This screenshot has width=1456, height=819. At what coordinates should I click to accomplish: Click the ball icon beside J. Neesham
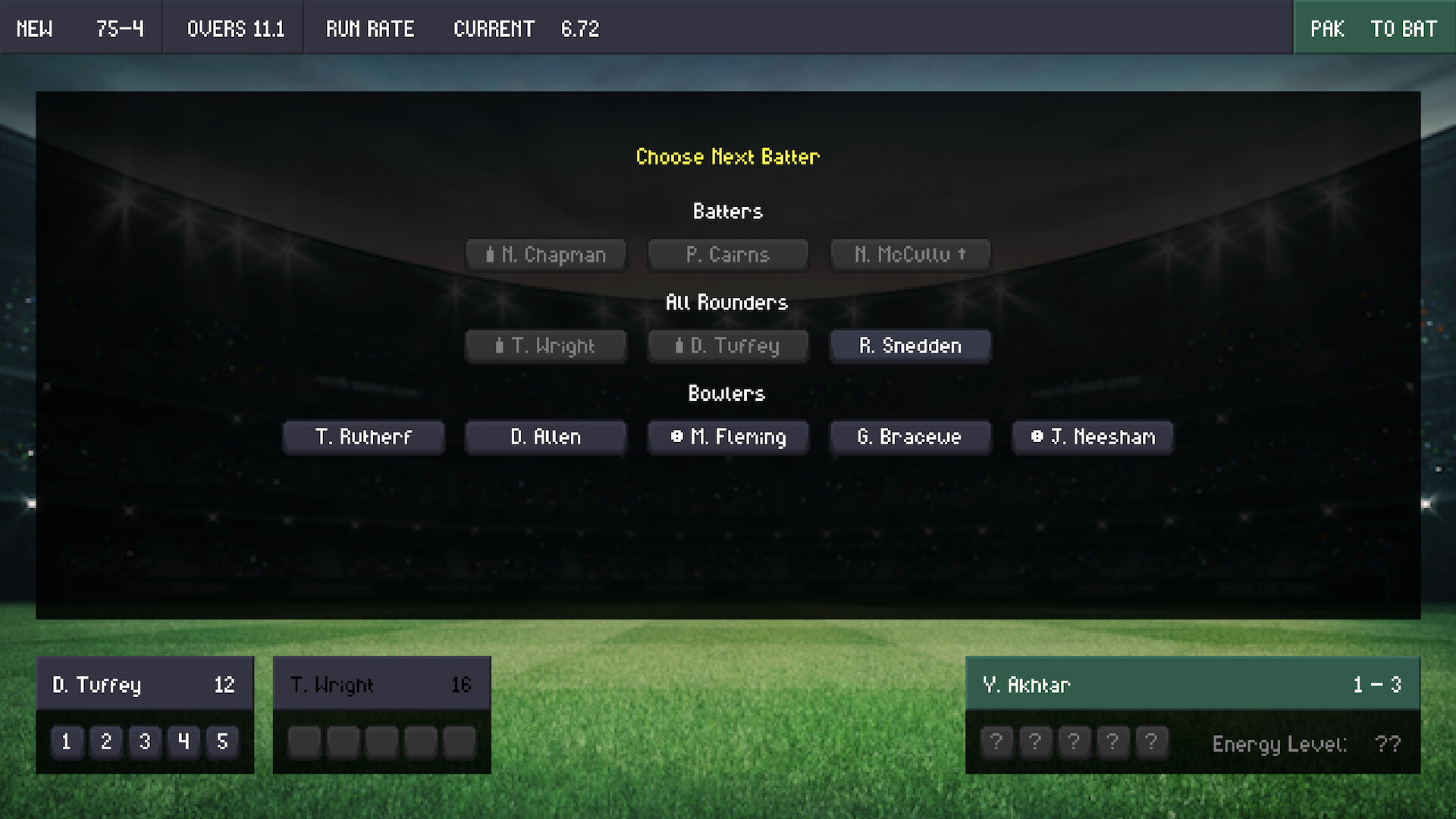click(1037, 438)
